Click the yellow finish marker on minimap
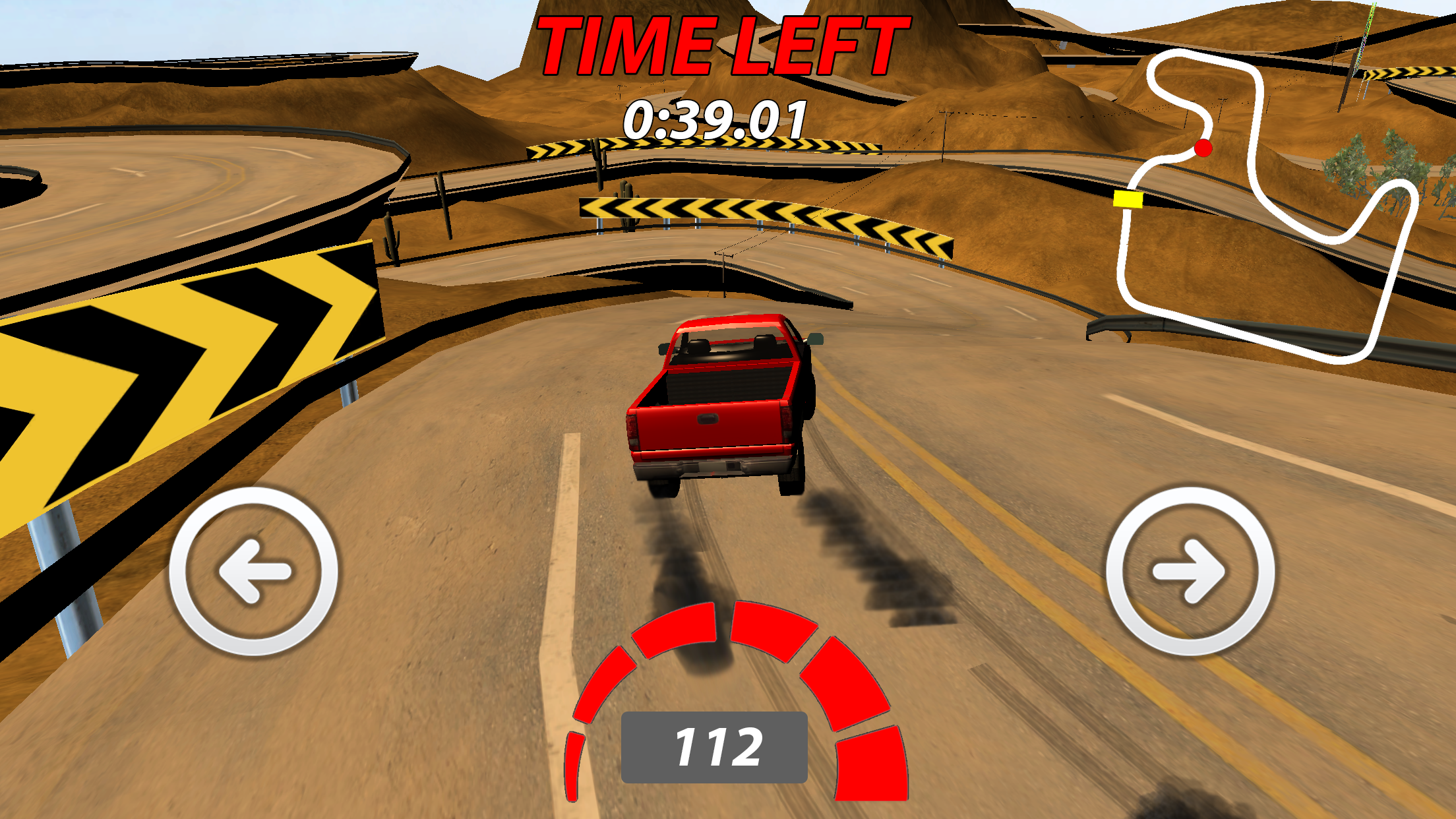1456x819 pixels. [1128, 198]
